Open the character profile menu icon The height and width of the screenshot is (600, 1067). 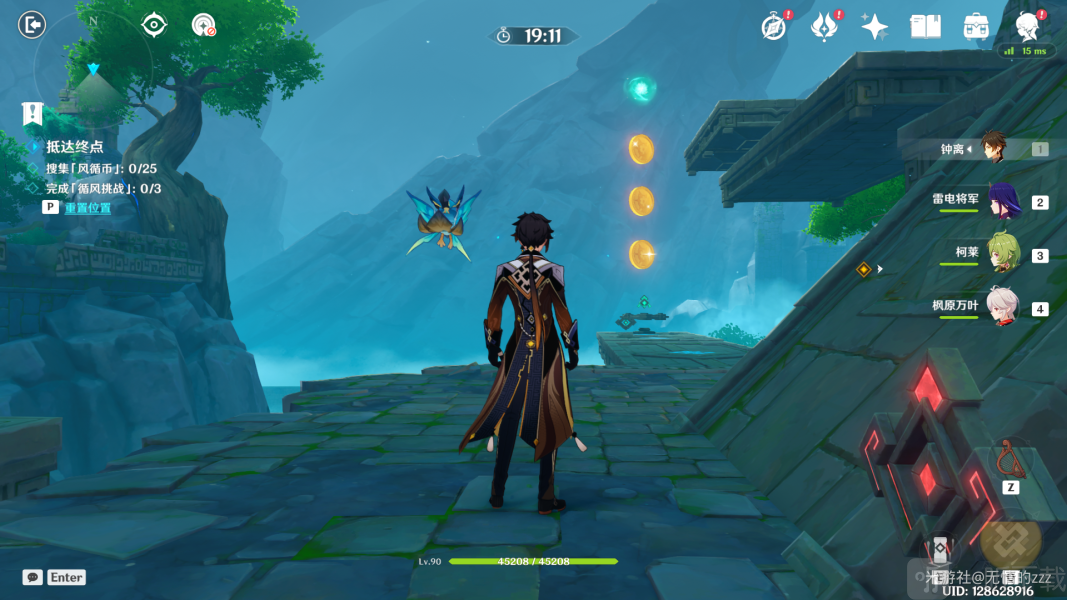1027,26
